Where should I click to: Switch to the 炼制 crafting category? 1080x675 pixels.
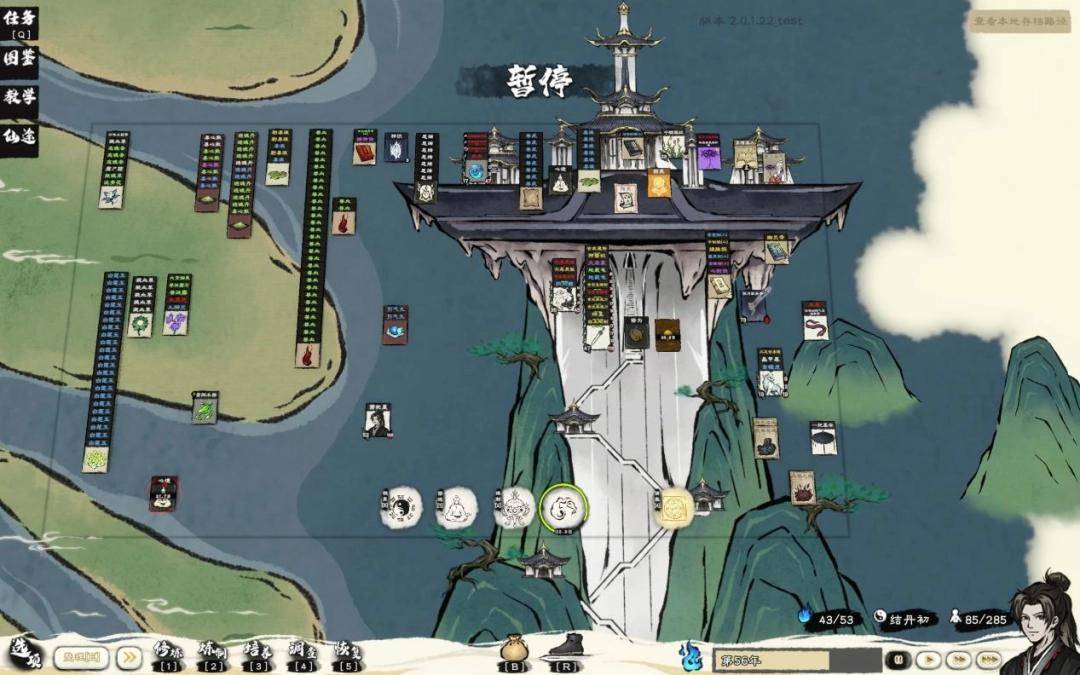[213, 654]
